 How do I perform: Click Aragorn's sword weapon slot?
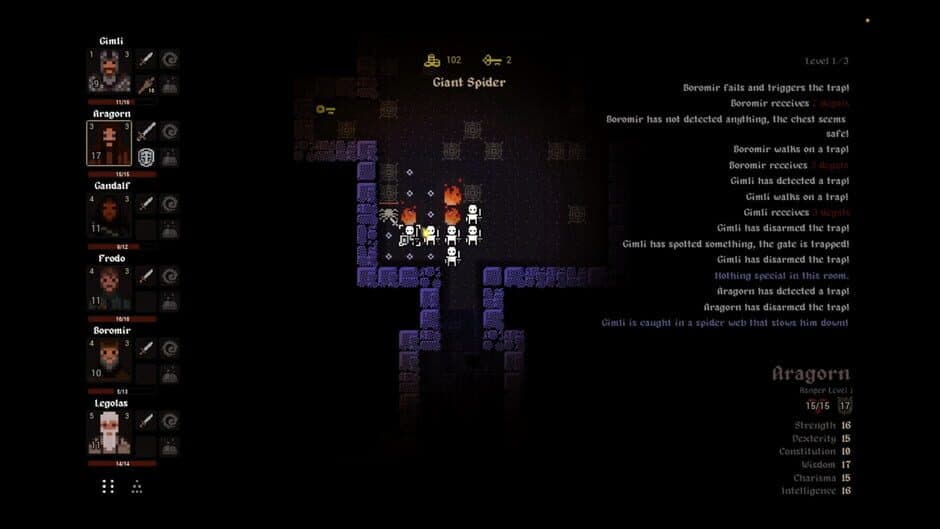146,132
